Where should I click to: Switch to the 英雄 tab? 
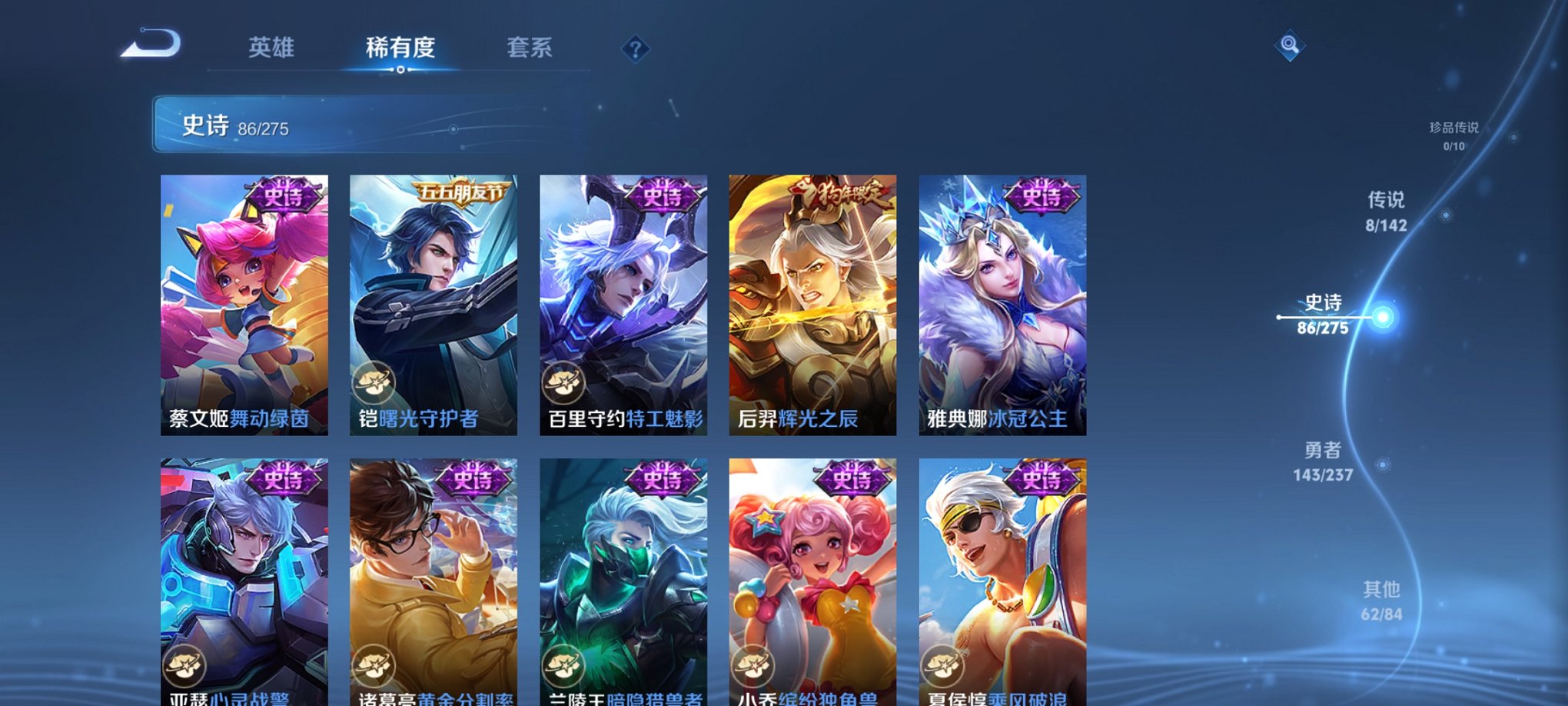coord(269,48)
